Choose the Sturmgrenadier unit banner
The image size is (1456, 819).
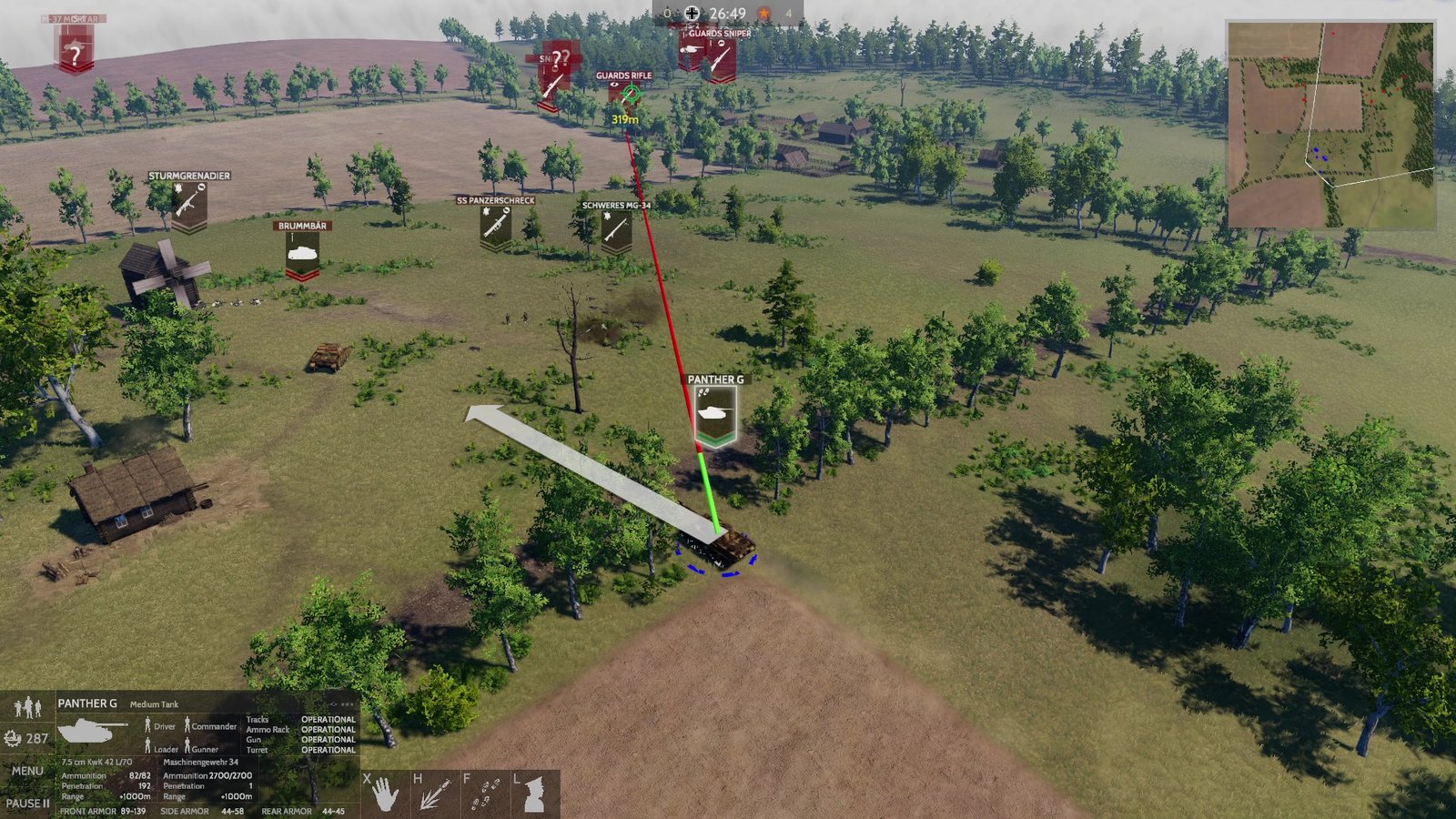189,206
